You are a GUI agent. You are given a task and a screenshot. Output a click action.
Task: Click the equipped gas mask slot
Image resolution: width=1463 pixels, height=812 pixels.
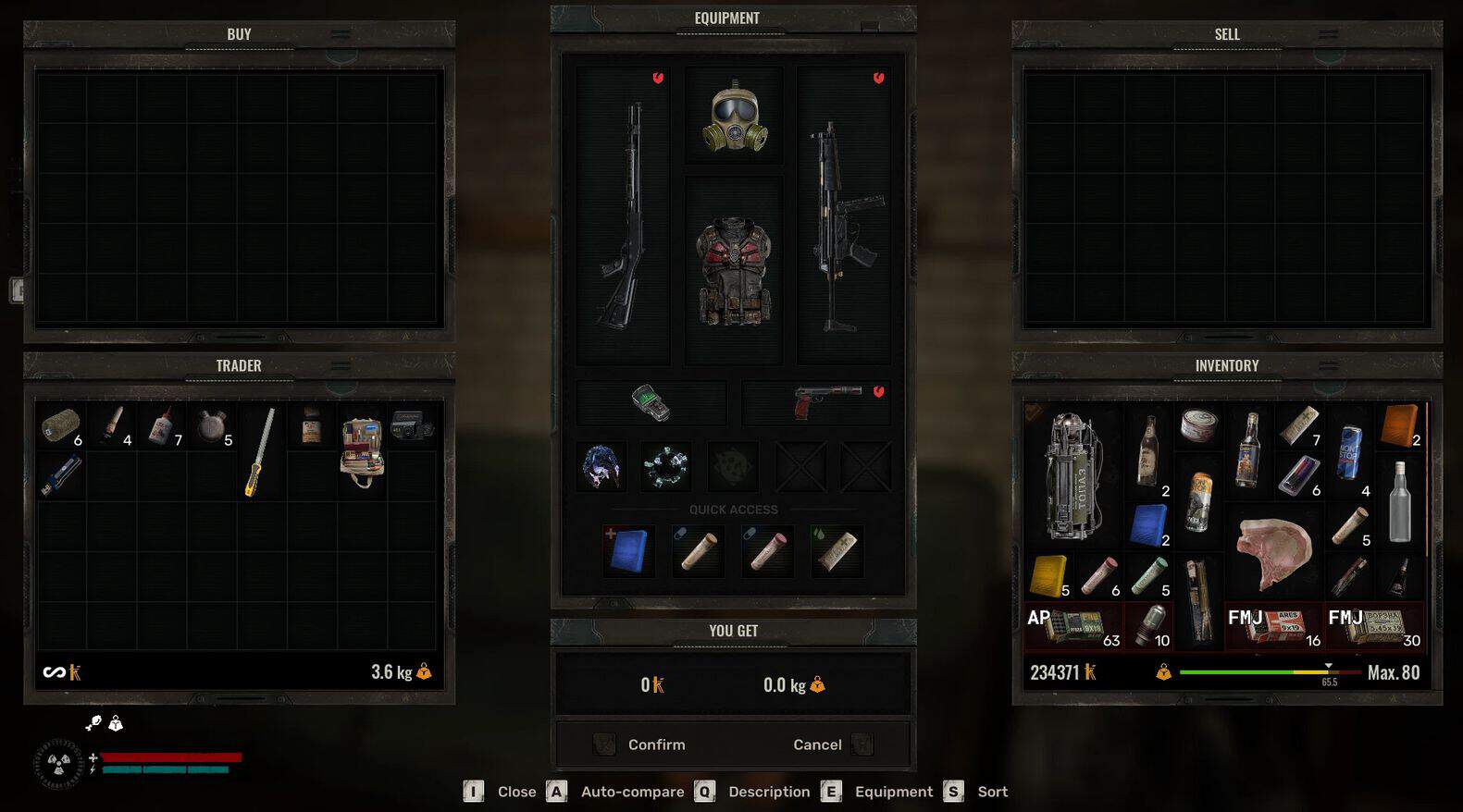[734, 117]
